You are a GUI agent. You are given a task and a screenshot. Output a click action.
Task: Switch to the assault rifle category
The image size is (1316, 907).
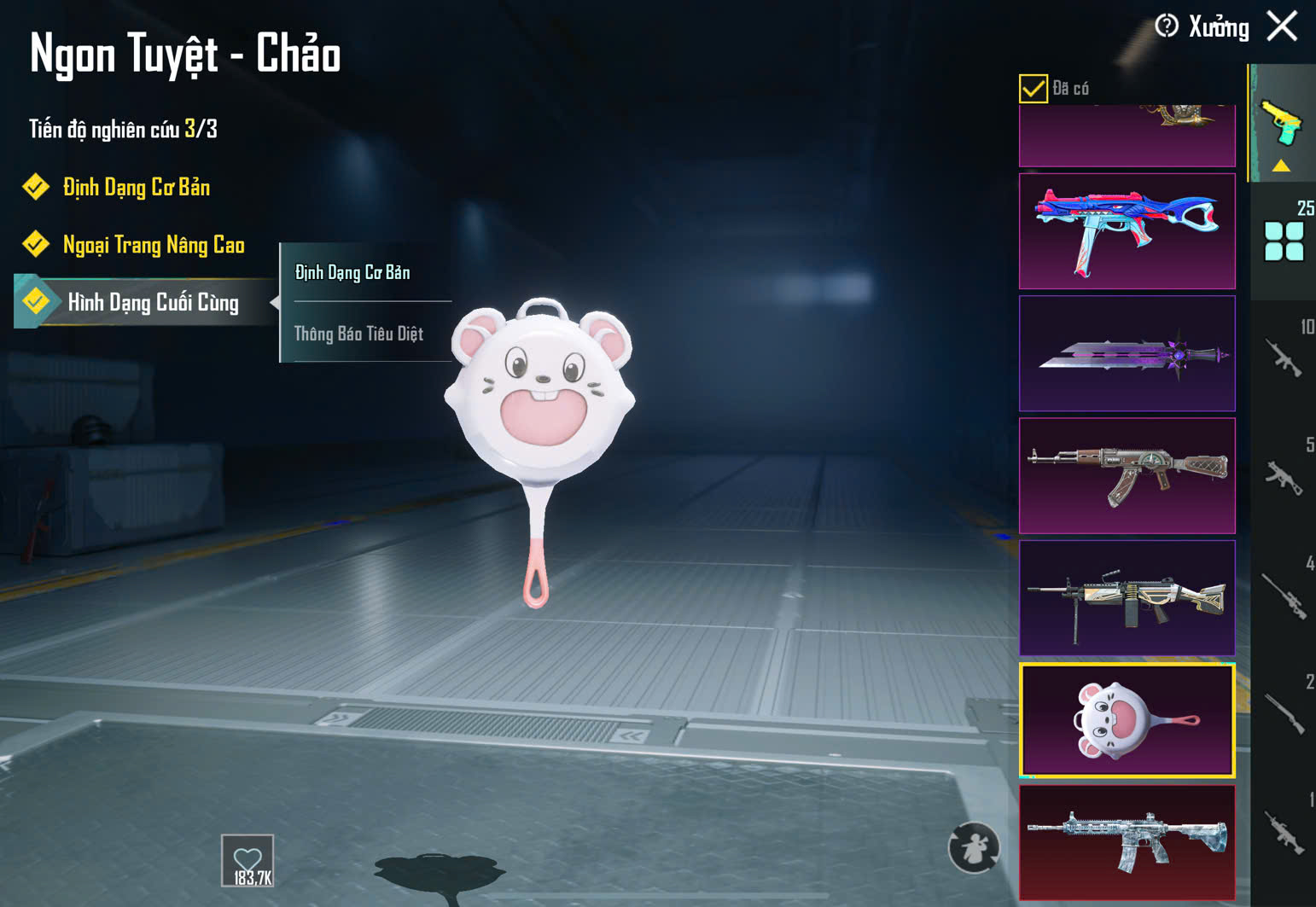point(1284,358)
